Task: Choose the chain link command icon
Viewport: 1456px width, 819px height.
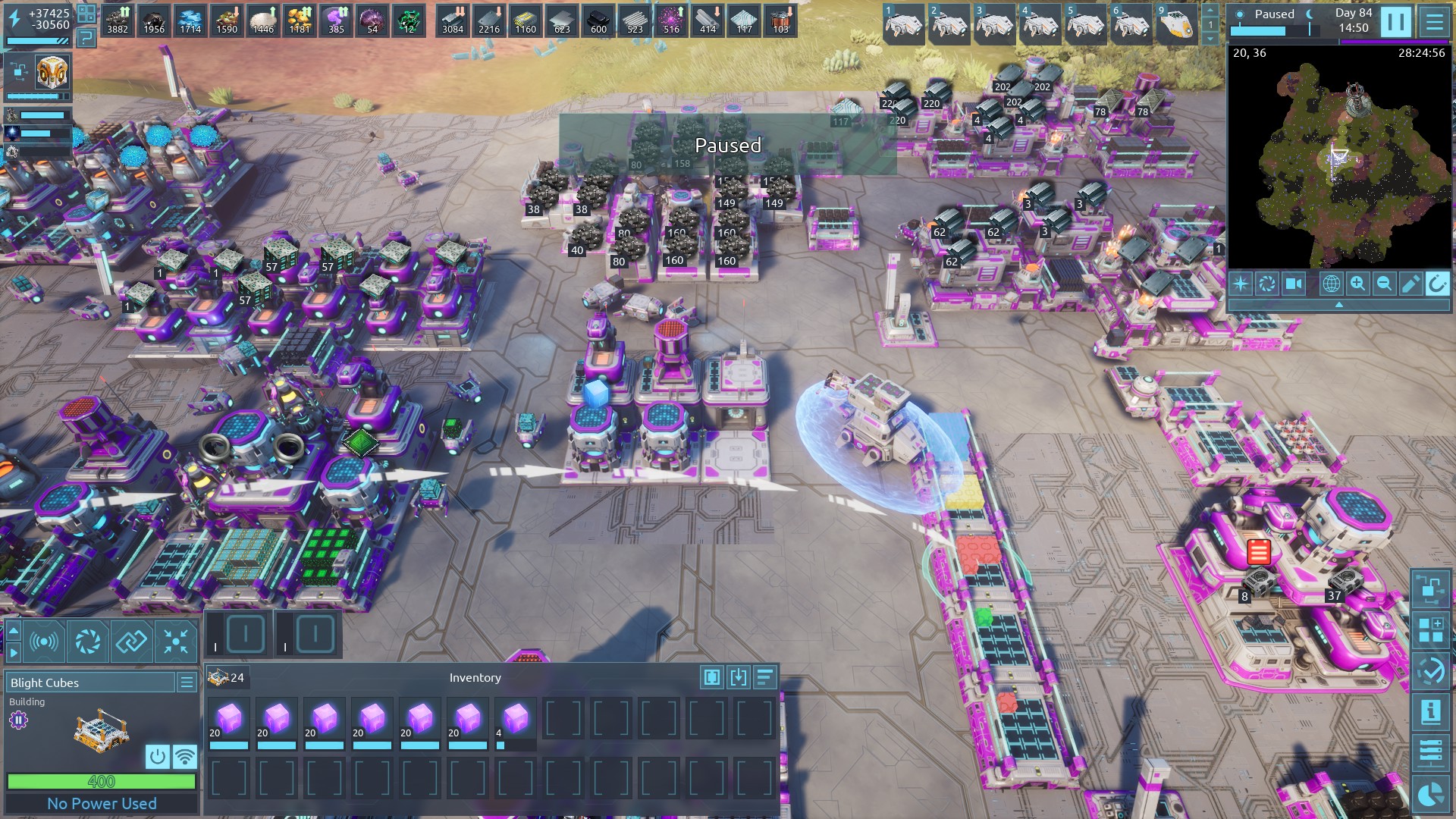Action: click(x=131, y=642)
